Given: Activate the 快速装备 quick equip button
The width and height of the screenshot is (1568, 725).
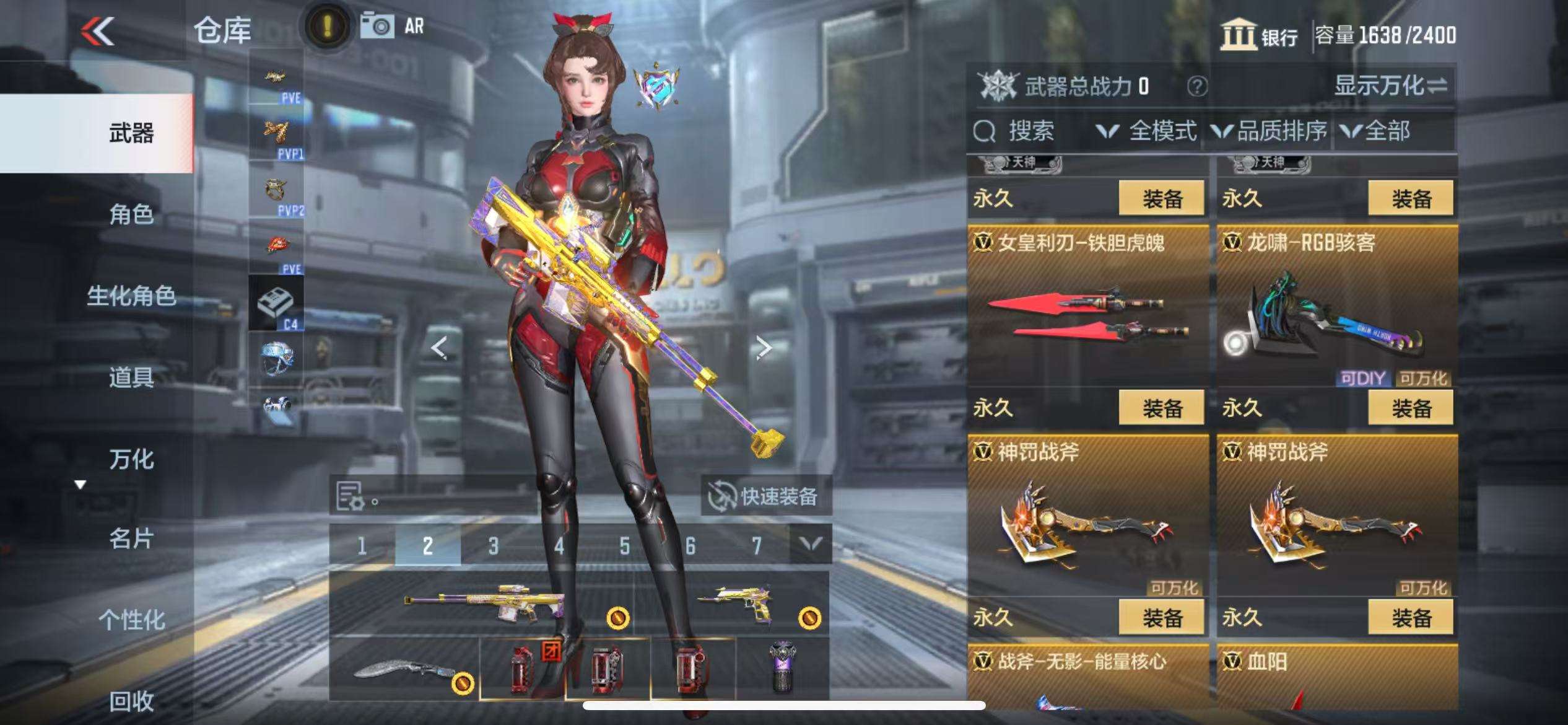Looking at the screenshot, I should [765, 496].
